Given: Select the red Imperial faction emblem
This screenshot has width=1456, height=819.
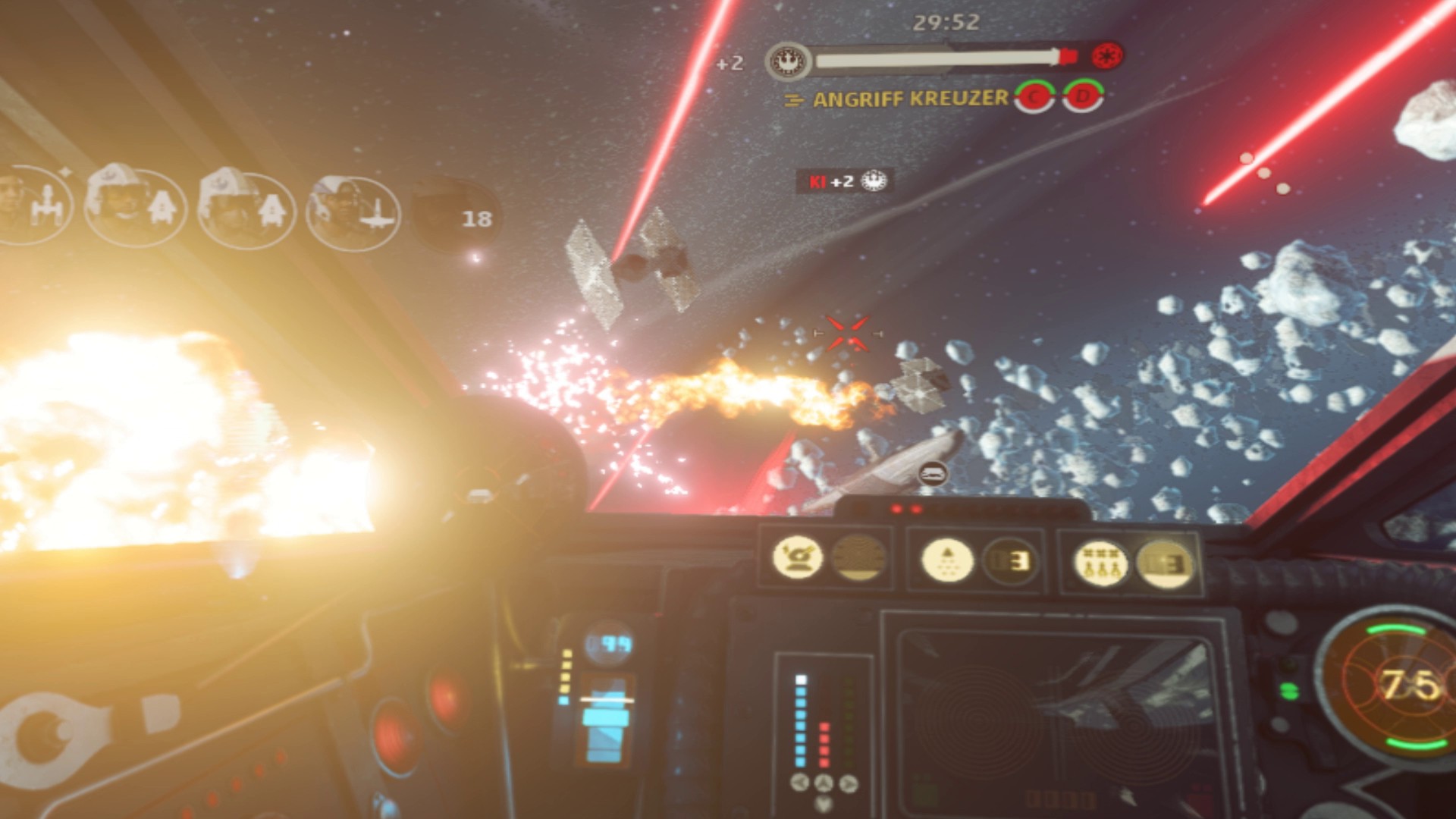Looking at the screenshot, I should click(x=1107, y=55).
